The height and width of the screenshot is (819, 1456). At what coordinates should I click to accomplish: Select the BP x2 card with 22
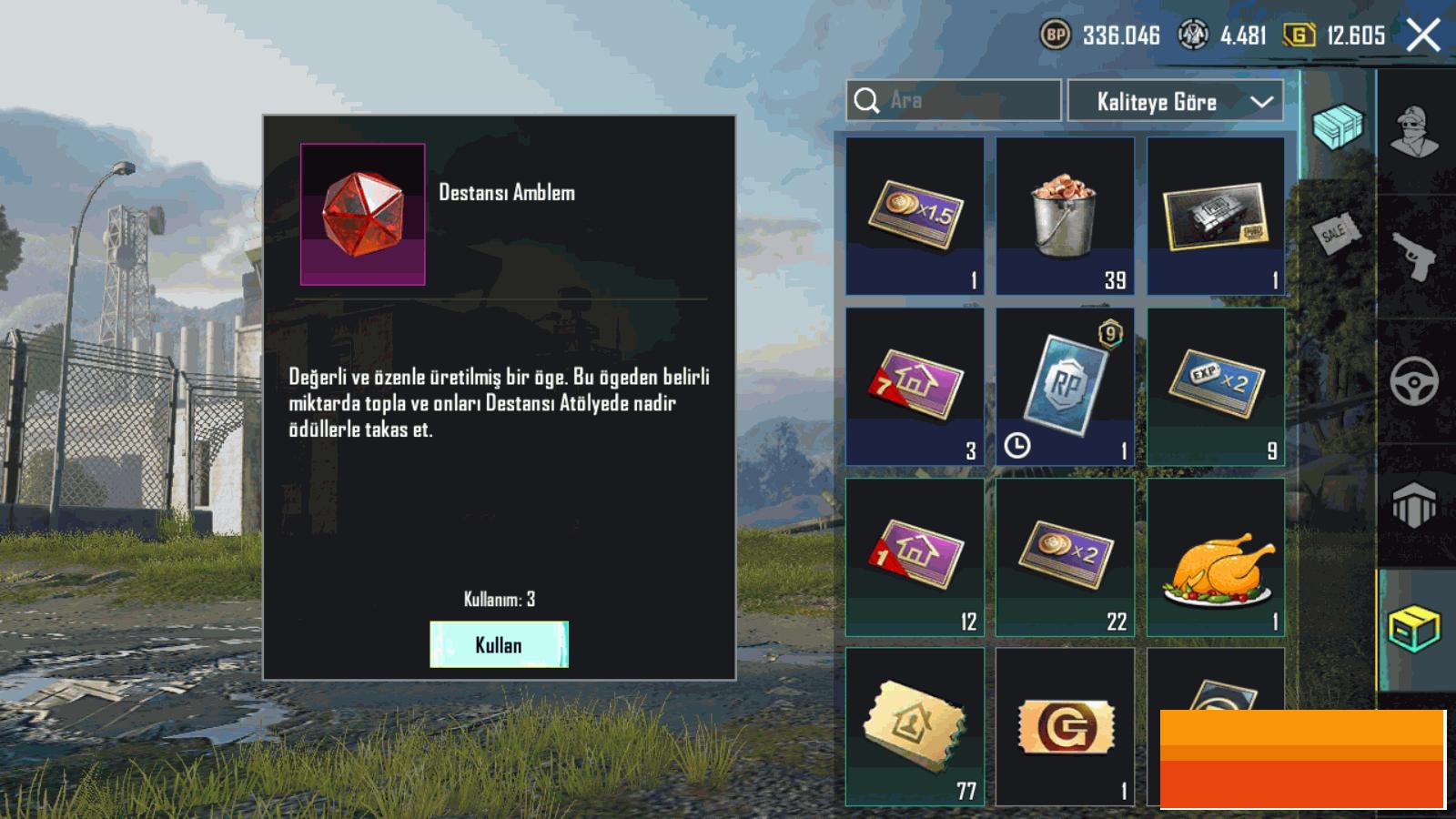tap(1065, 557)
